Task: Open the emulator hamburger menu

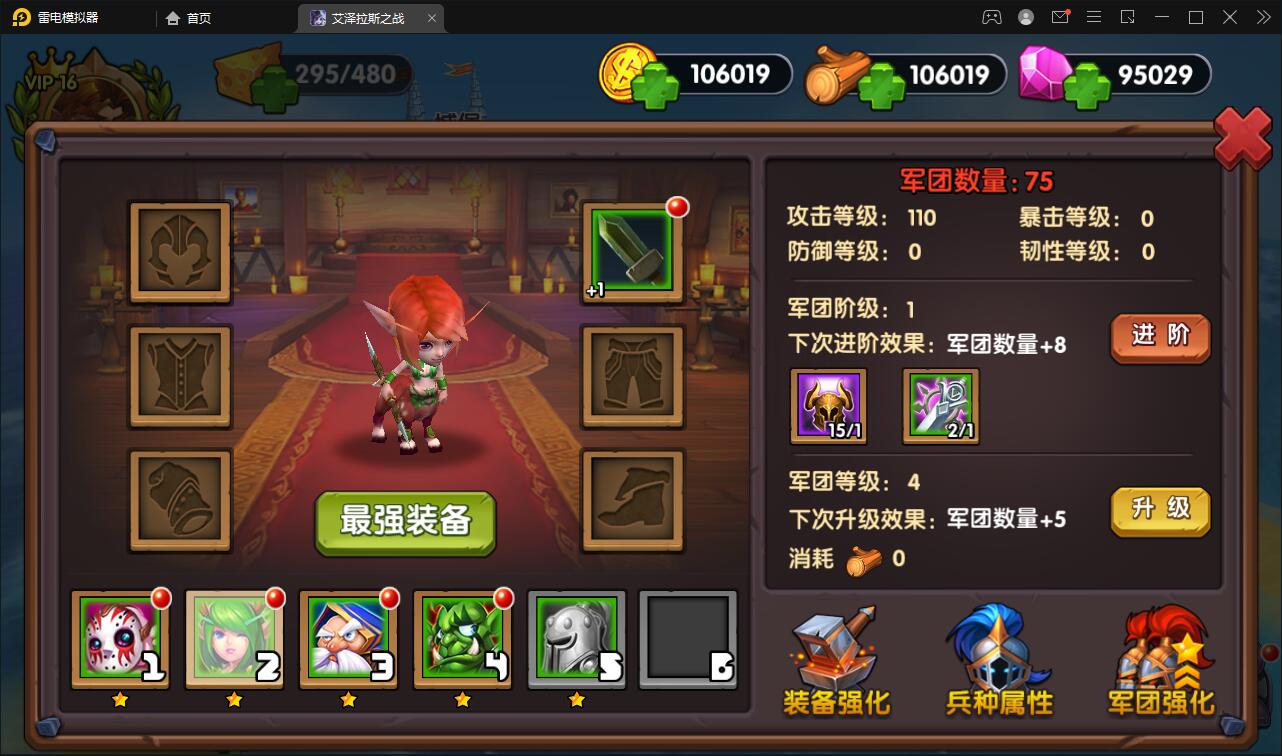Action: [1094, 17]
